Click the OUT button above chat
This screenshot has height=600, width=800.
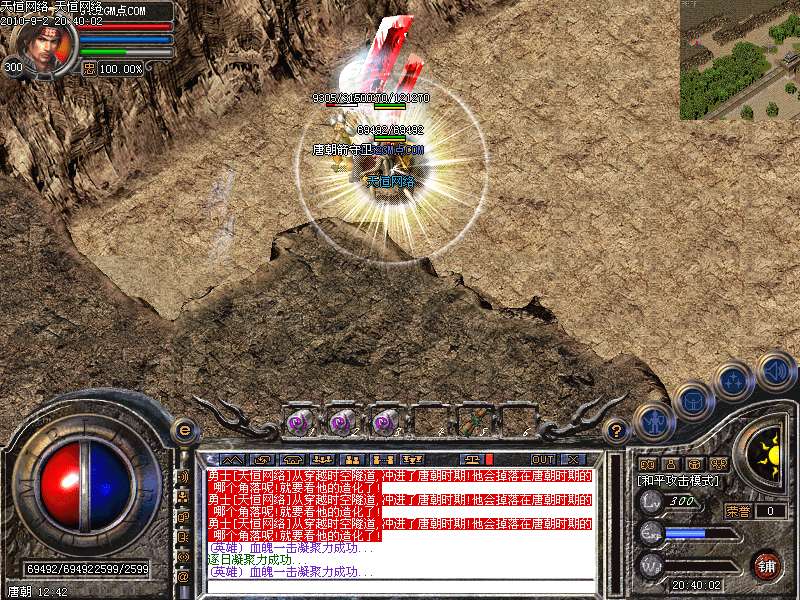click(x=542, y=460)
